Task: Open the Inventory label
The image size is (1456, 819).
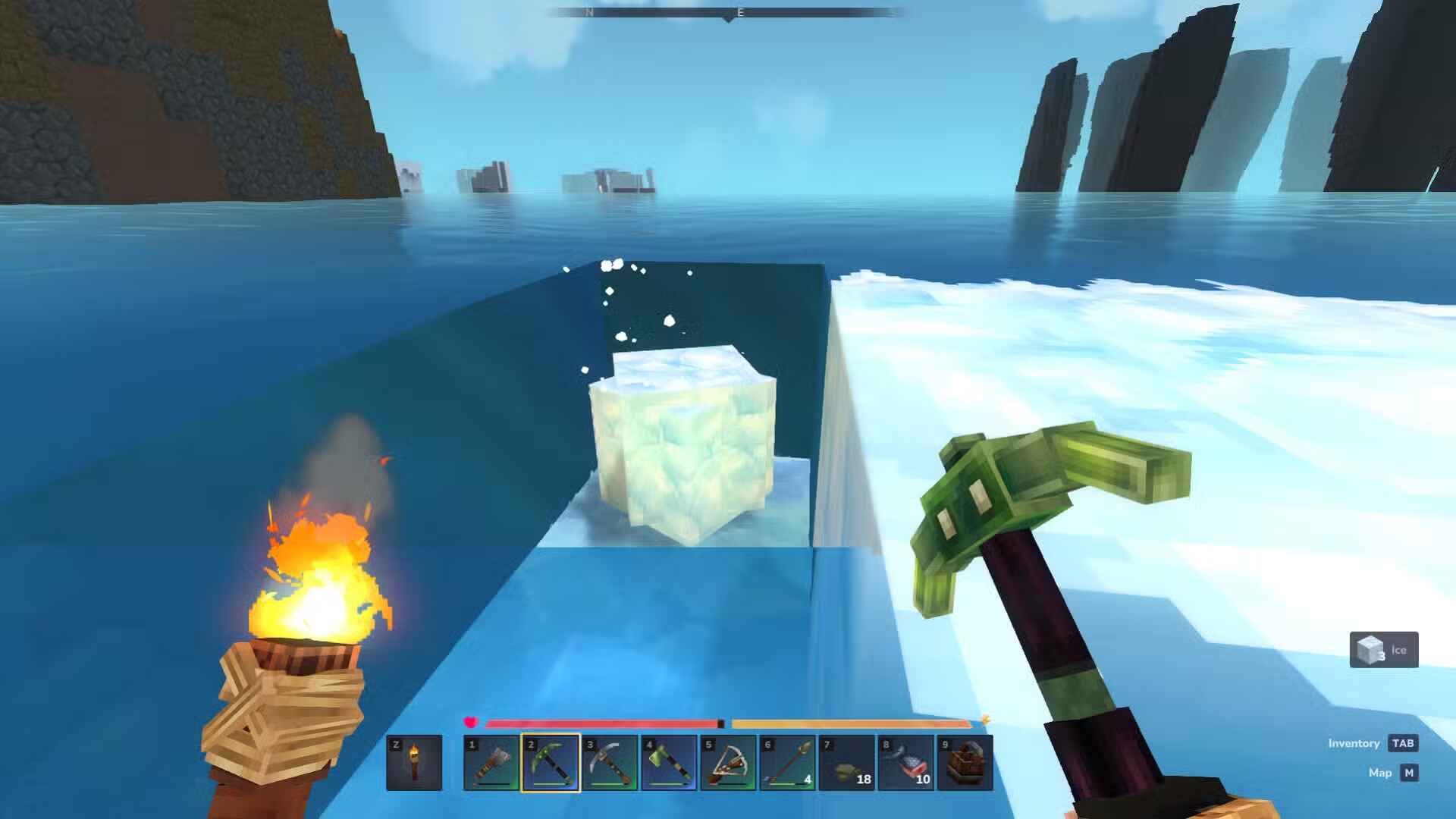Action: click(1354, 743)
